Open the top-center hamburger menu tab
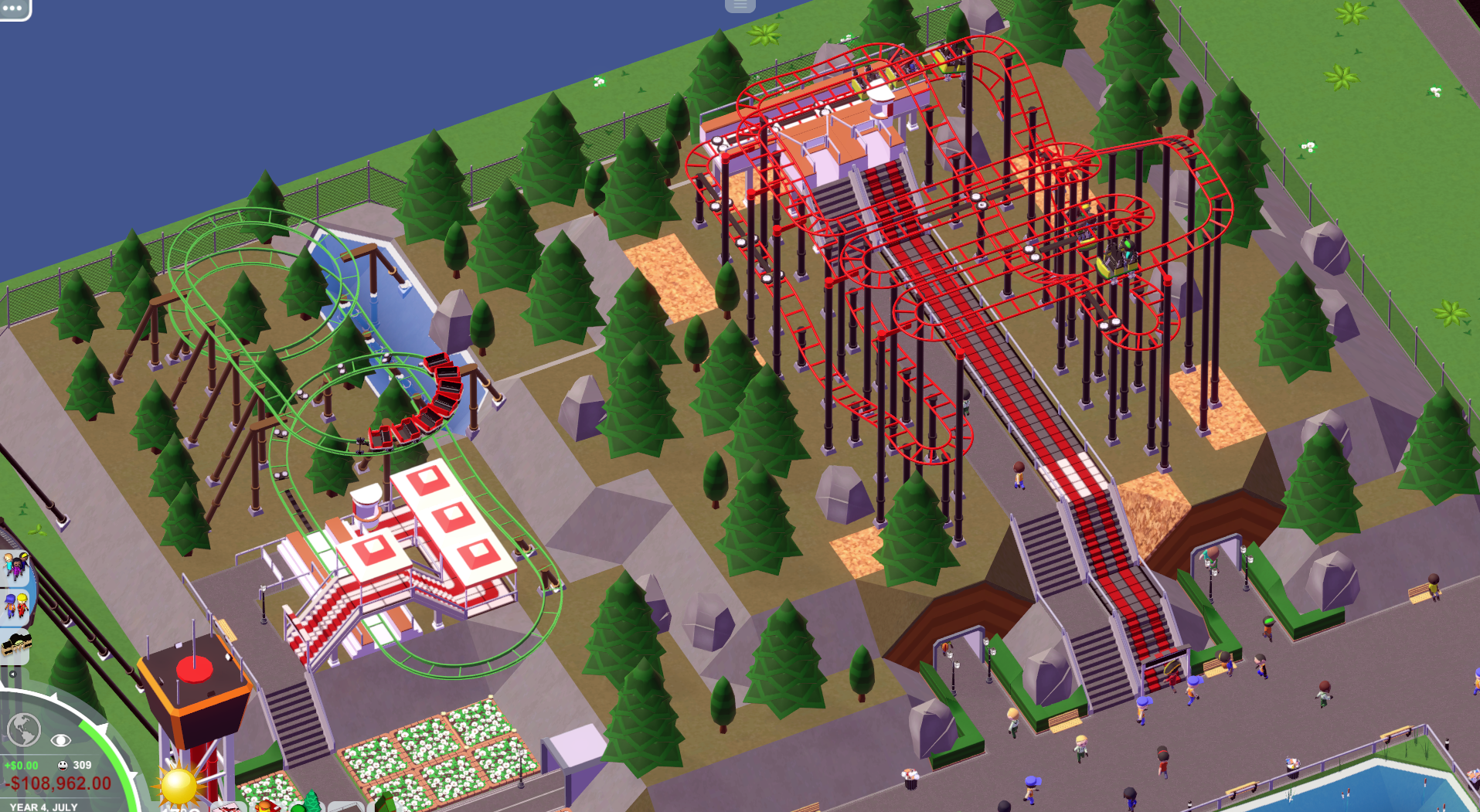Image resolution: width=1480 pixels, height=812 pixels. tap(740, 5)
